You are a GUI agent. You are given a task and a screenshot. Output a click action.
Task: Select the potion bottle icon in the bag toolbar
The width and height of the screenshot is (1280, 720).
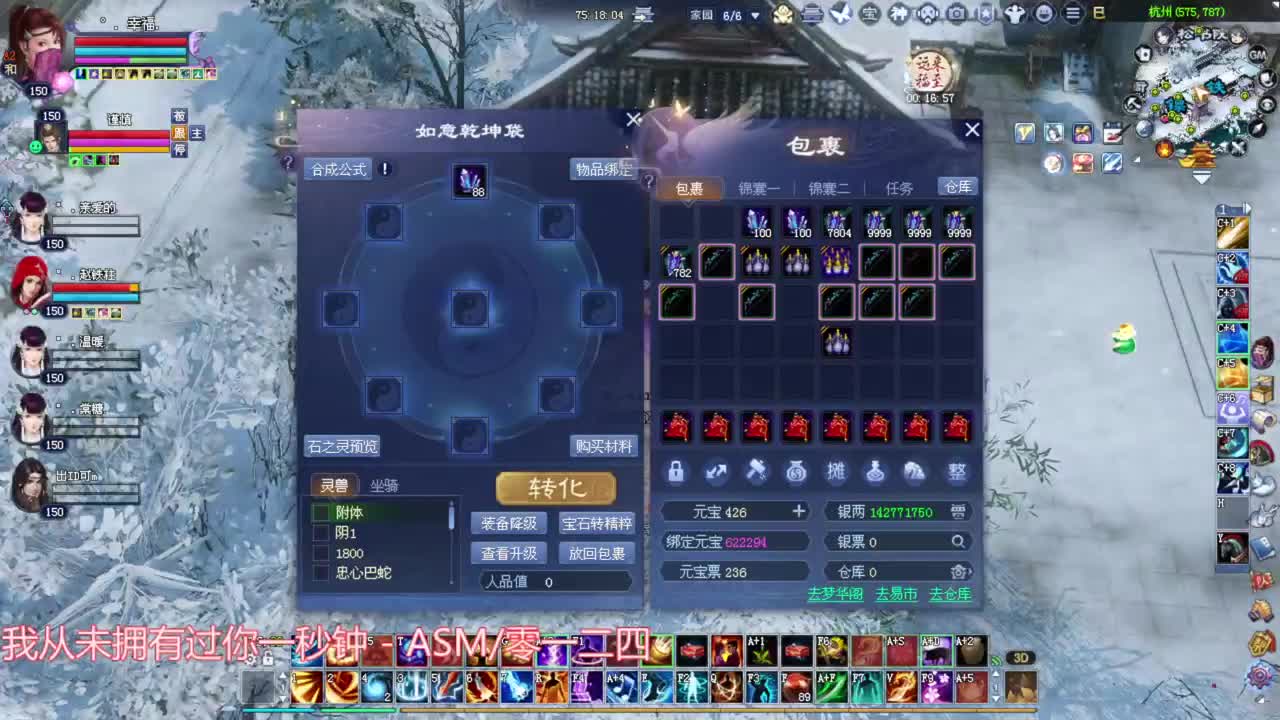[876, 472]
